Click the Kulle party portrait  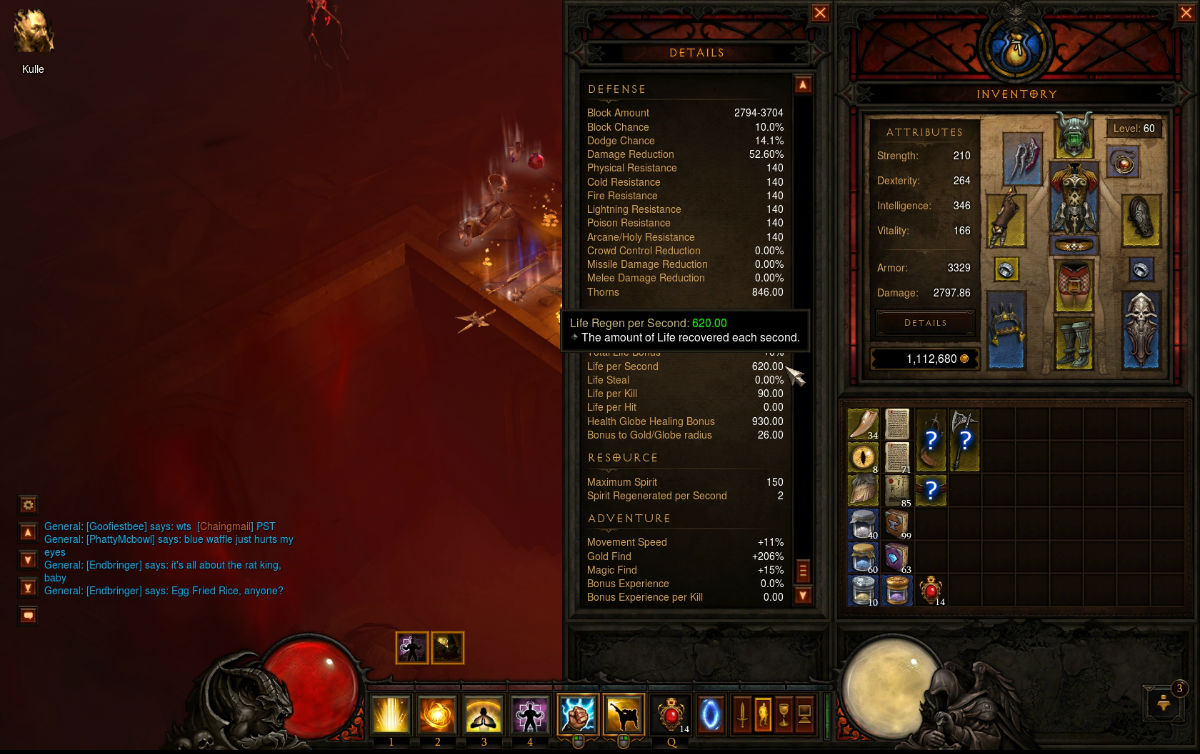[33, 32]
